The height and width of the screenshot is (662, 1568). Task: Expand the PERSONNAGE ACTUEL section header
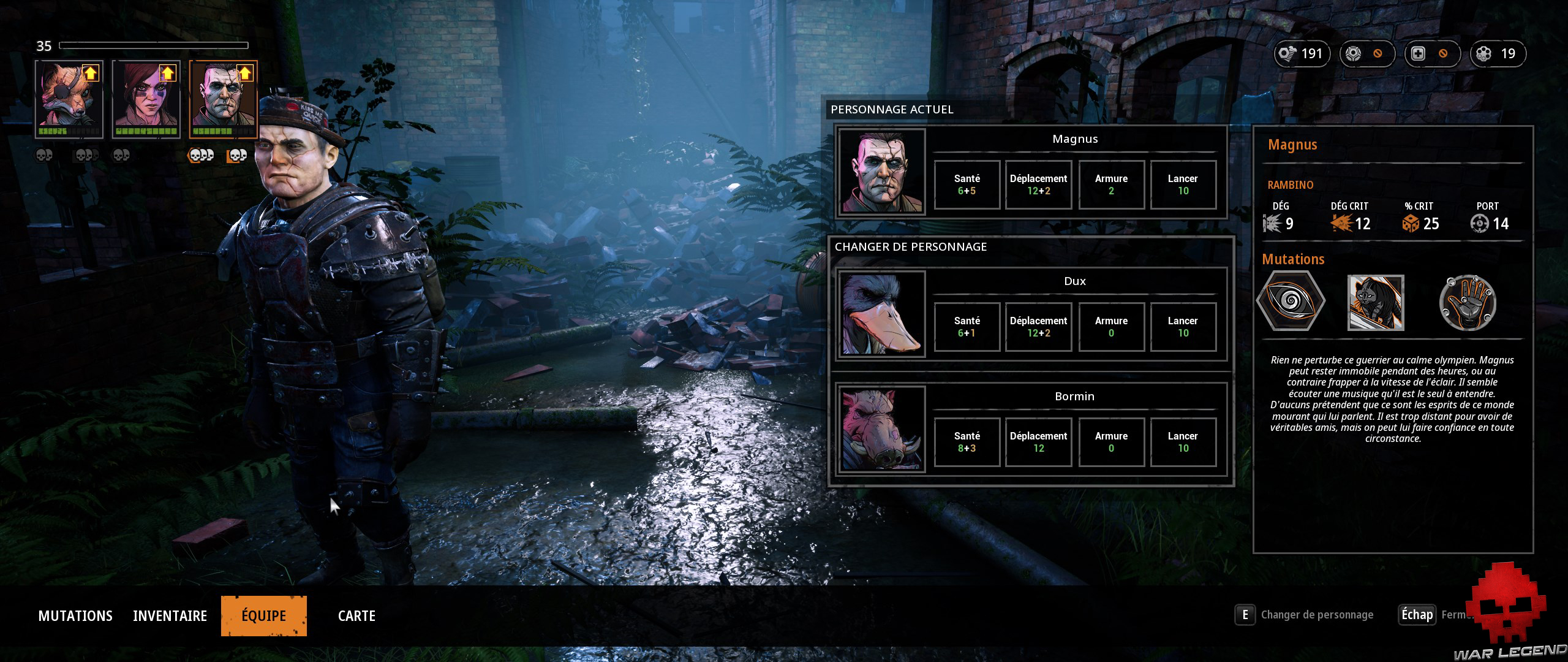point(892,109)
